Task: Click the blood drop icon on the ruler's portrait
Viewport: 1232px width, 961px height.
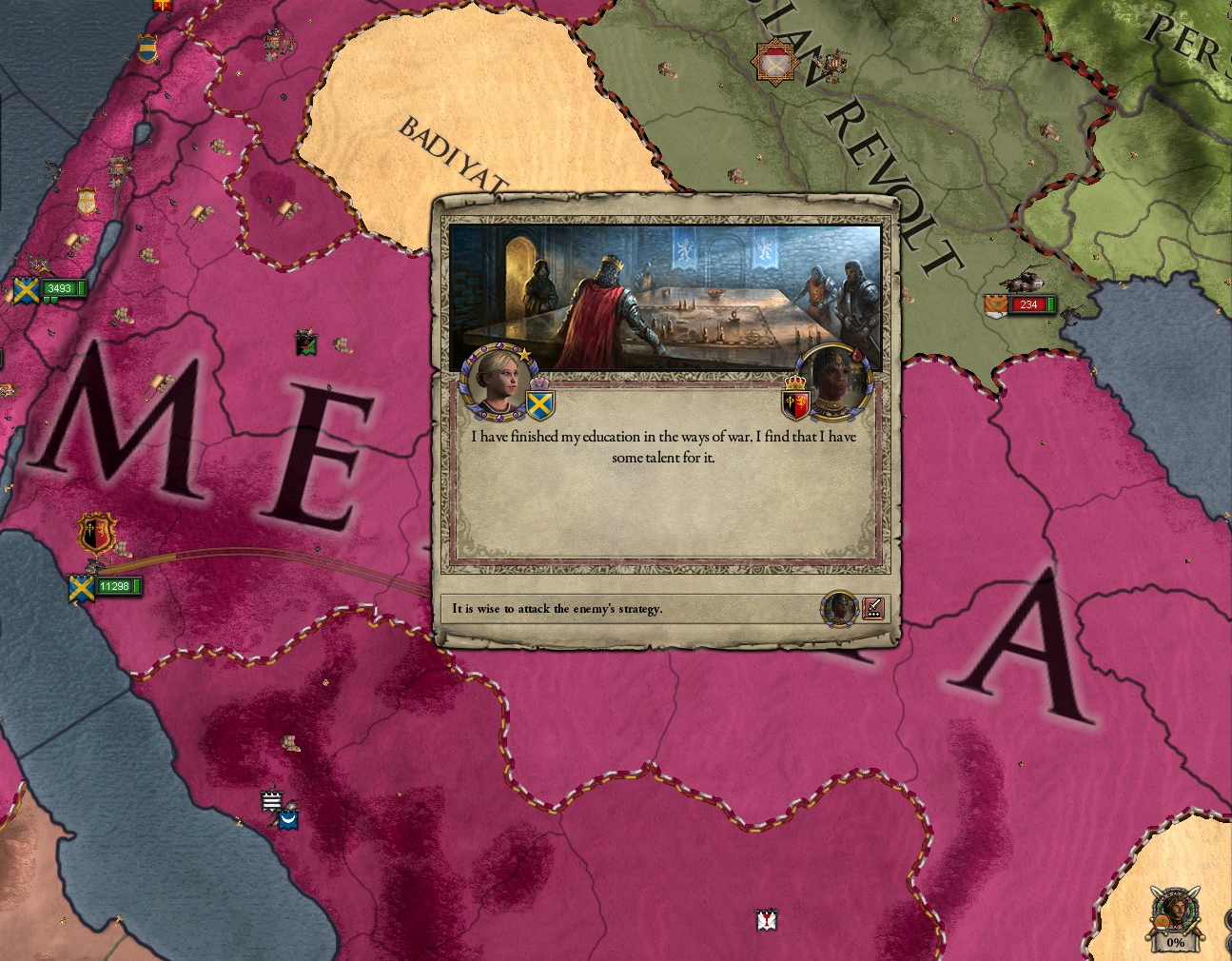Action: coord(855,351)
